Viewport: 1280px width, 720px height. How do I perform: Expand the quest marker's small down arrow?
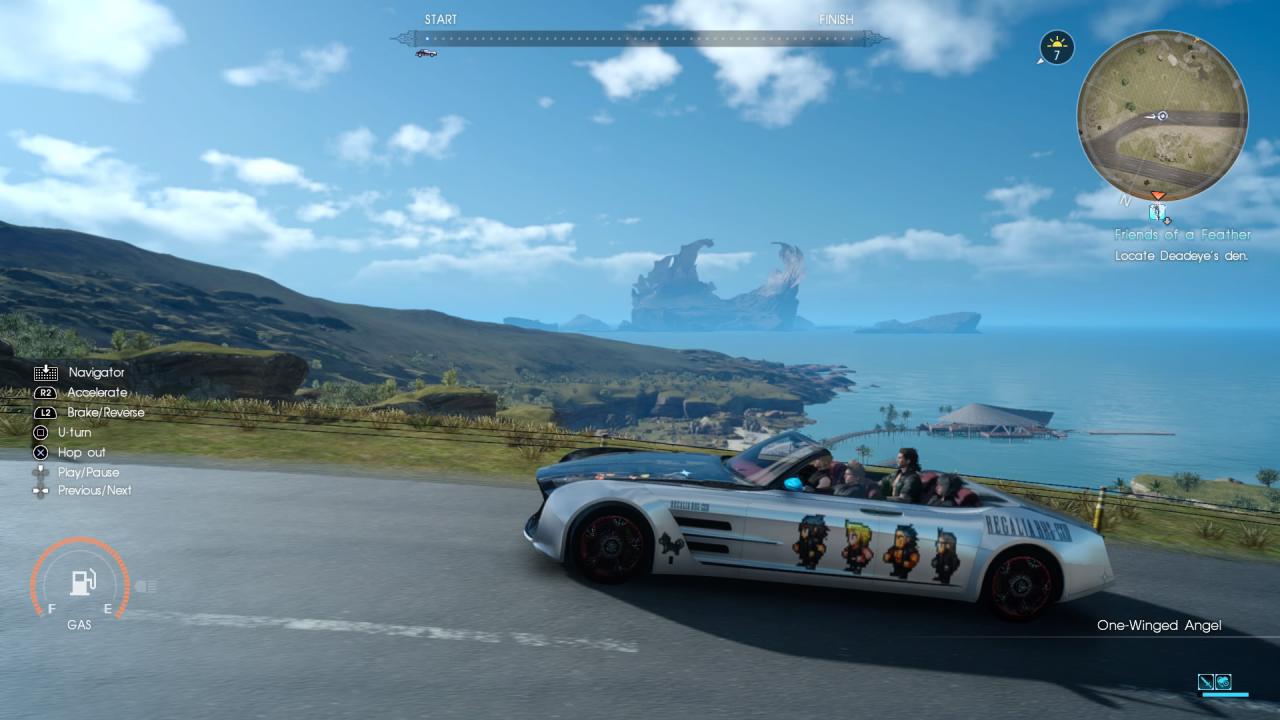point(1168,222)
